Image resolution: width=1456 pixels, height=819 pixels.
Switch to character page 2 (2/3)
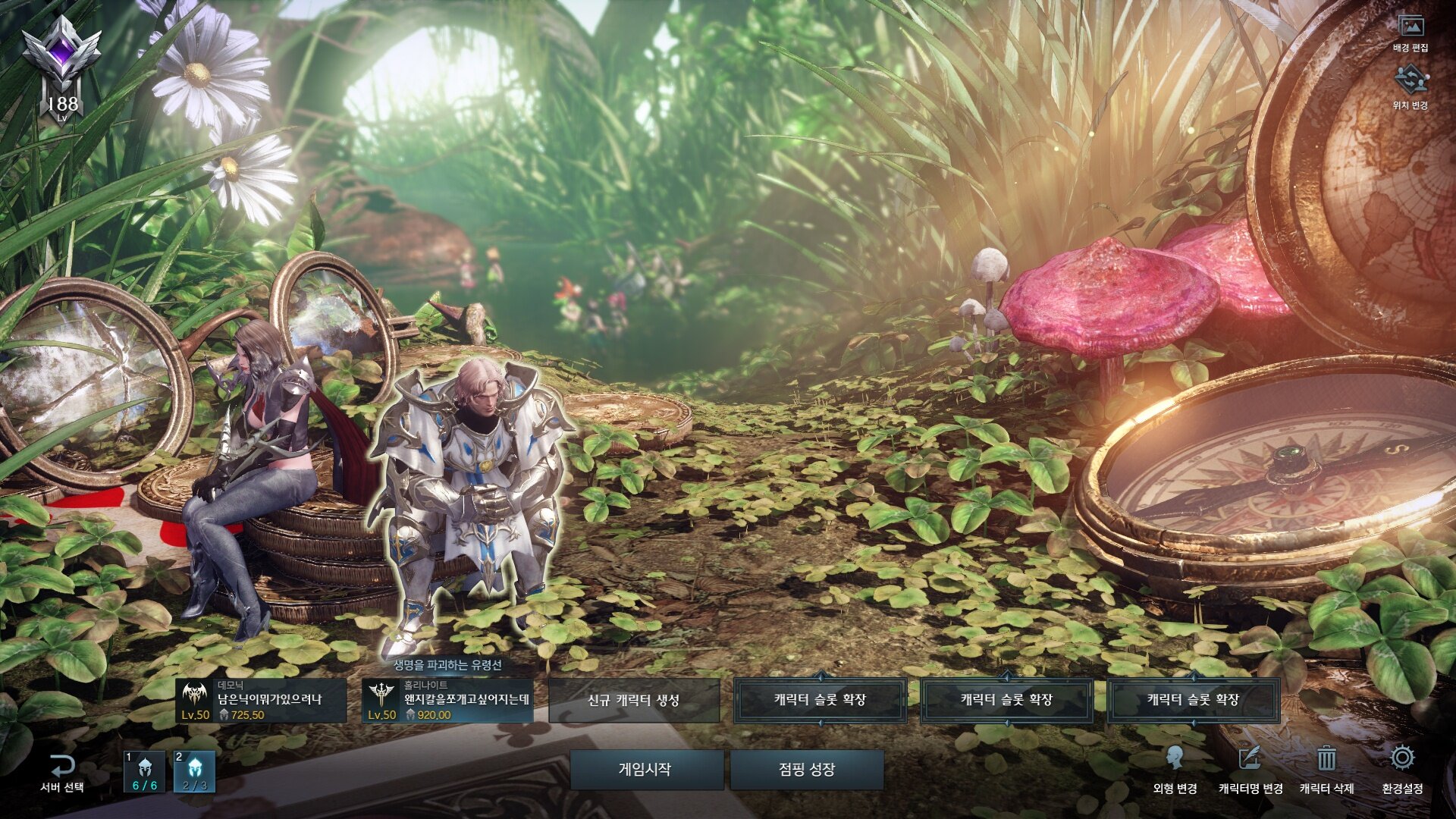pyautogui.click(x=195, y=772)
